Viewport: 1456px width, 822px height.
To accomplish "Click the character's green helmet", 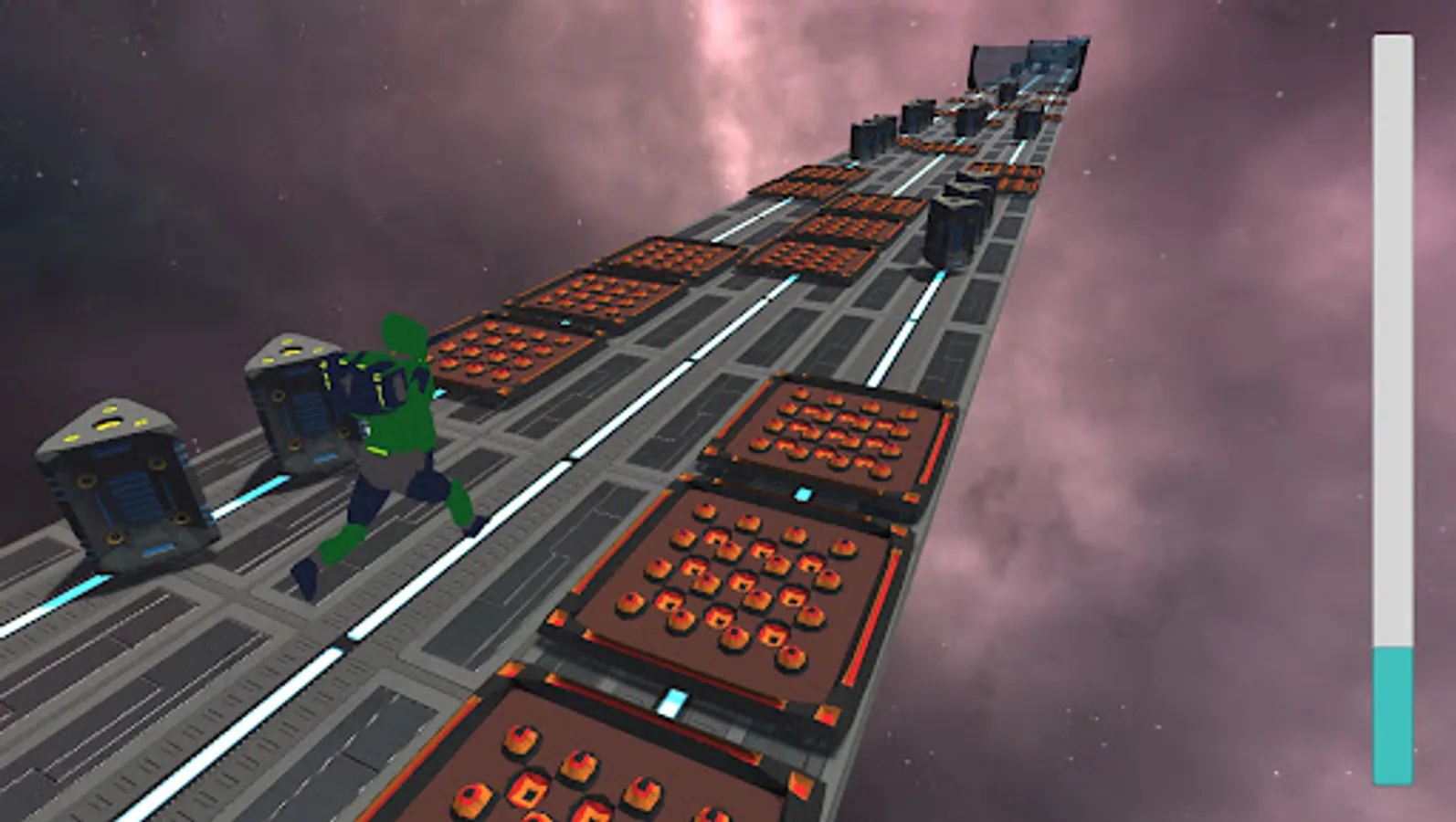I will click(x=402, y=338).
